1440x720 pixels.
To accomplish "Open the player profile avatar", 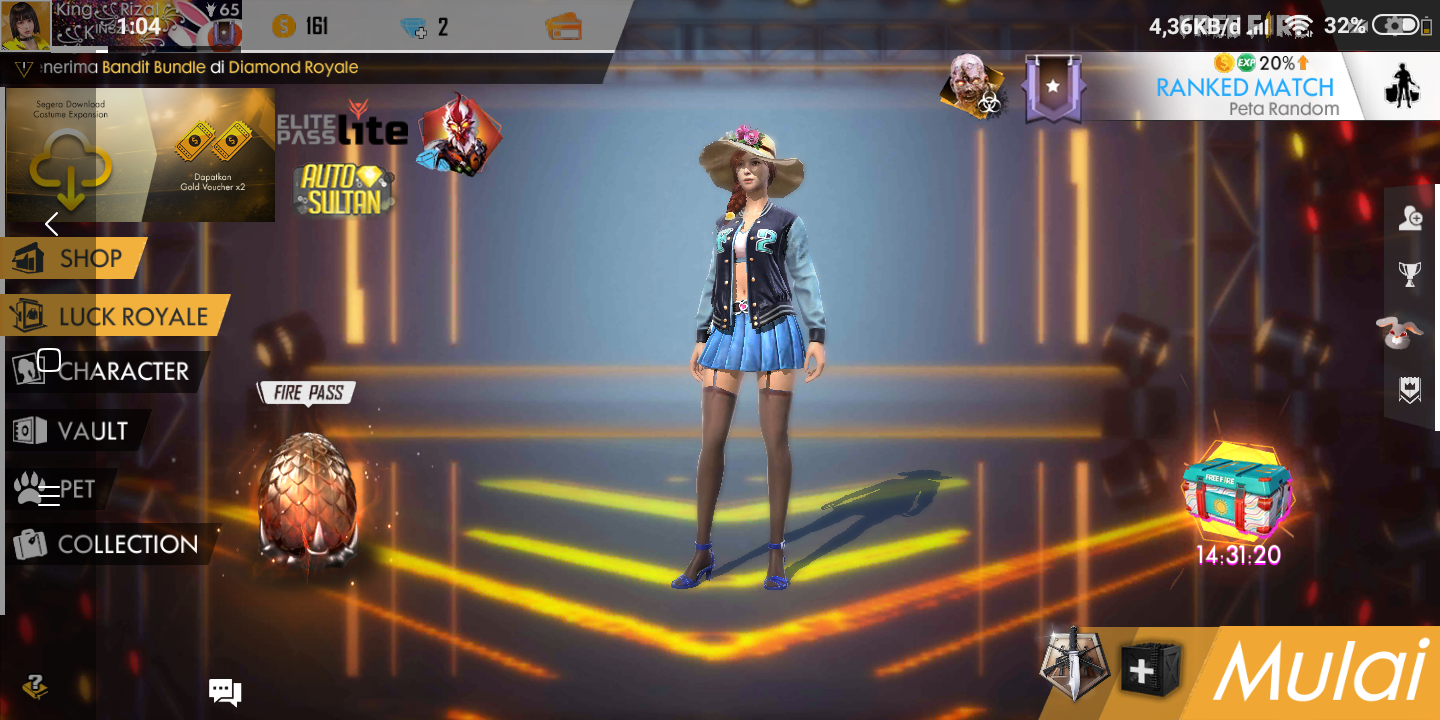I will point(25,25).
